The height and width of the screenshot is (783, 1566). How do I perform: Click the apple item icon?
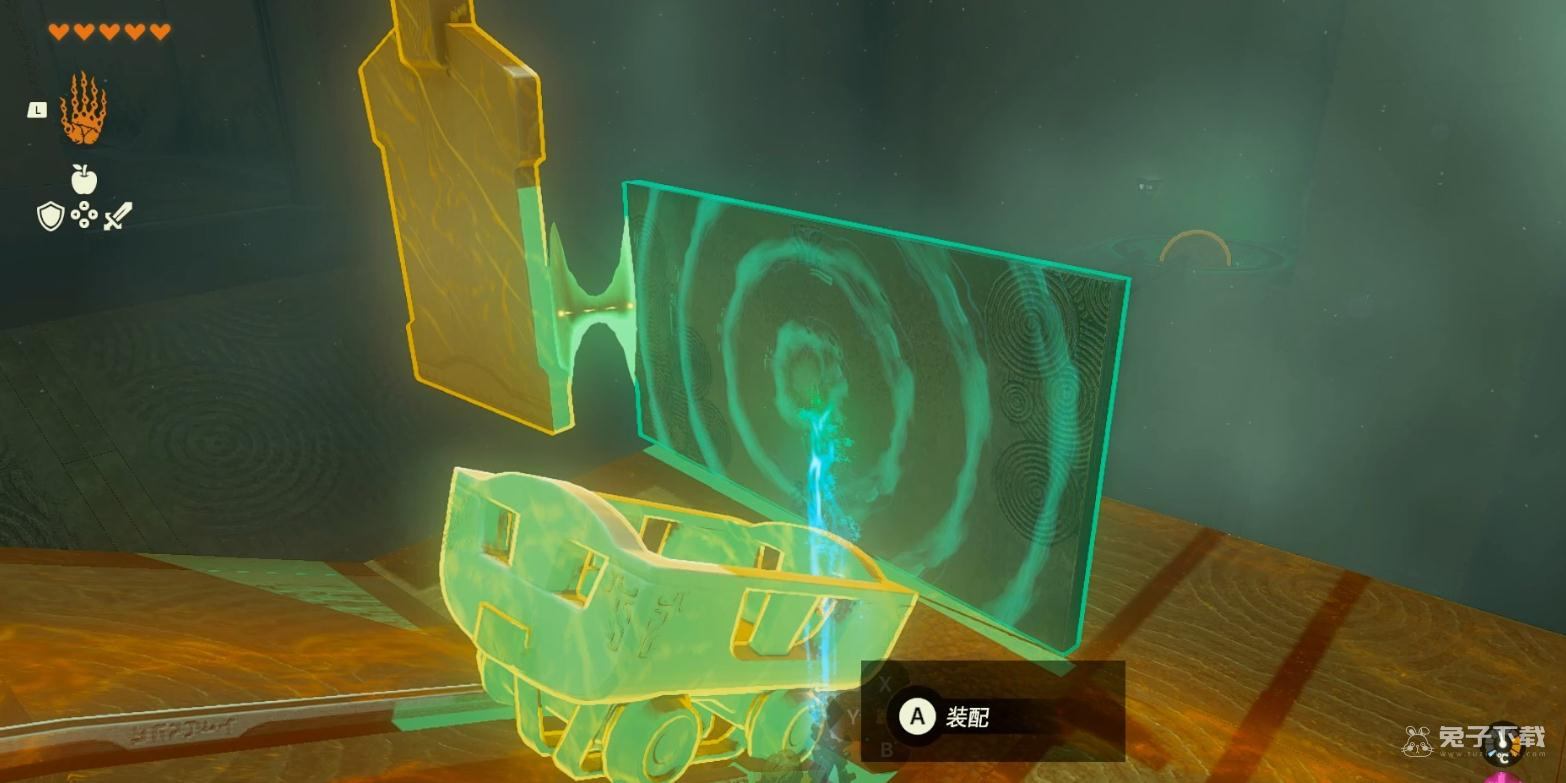coord(84,179)
